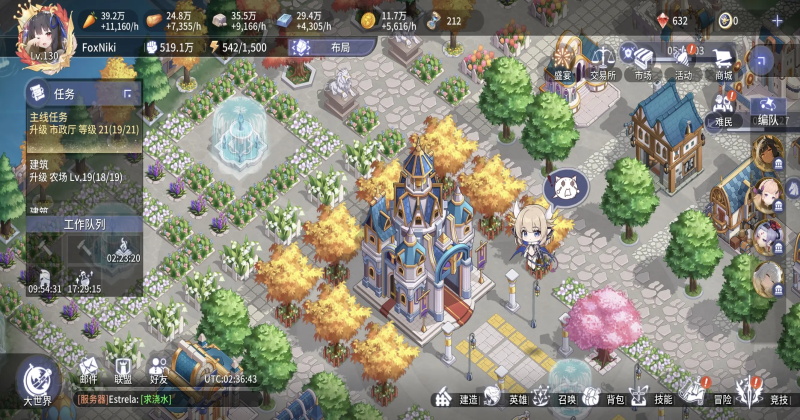
Task: Open the 市场 (Market) icon
Action: [642, 62]
